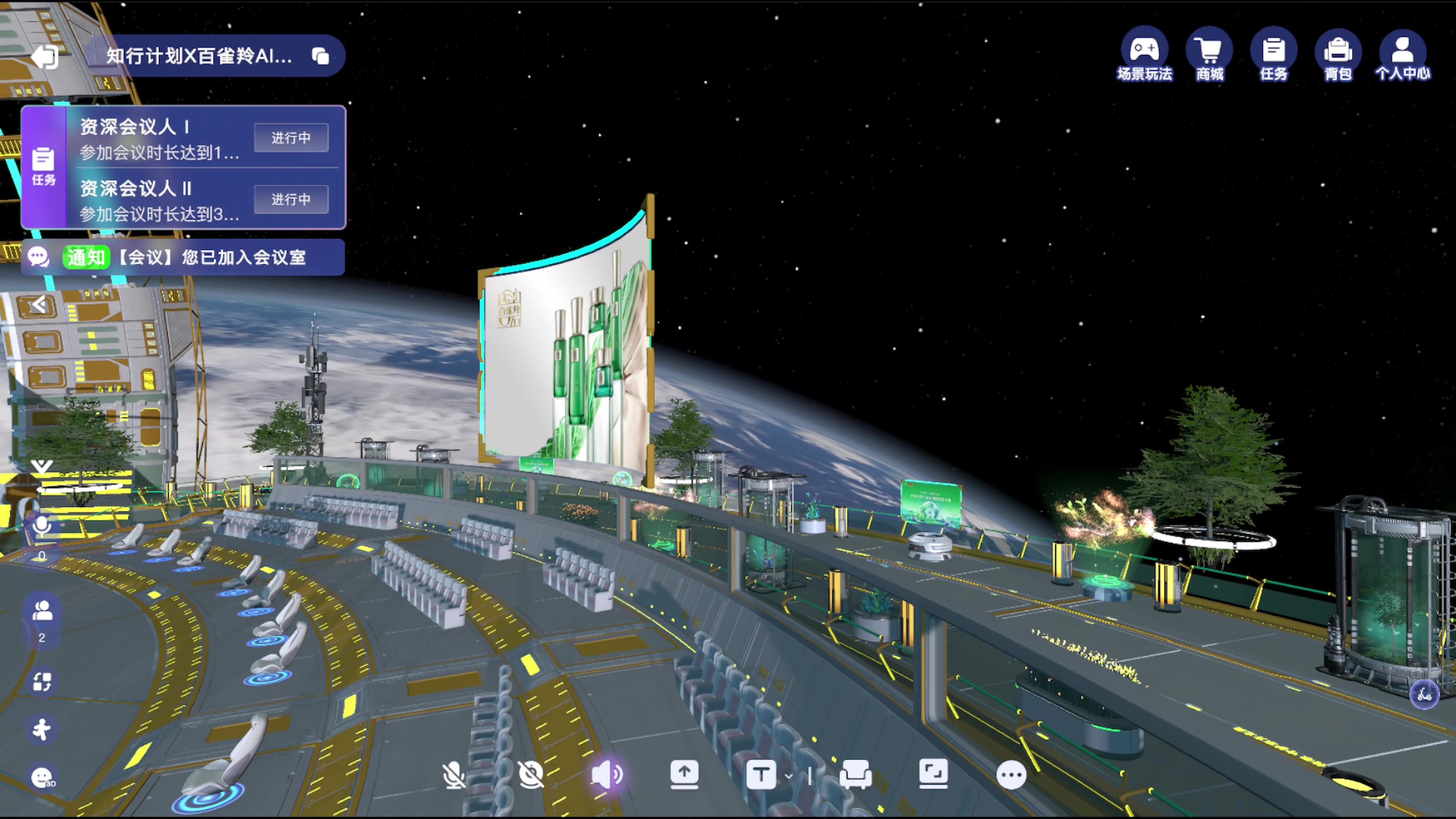Turn on the crossed-out camera
This screenshot has width=1456, height=819.
point(531,774)
